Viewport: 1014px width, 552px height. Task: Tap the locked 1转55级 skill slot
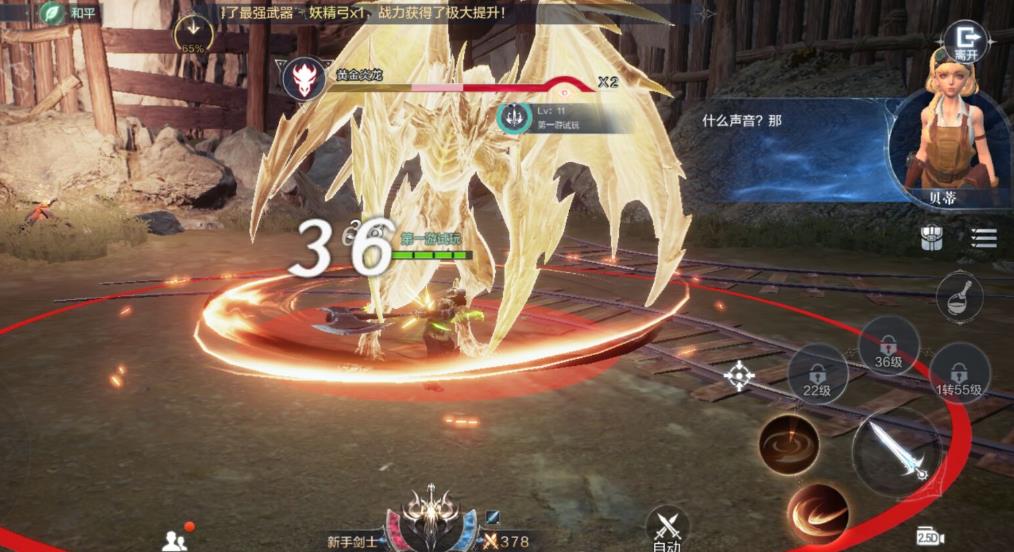(x=959, y=372)
